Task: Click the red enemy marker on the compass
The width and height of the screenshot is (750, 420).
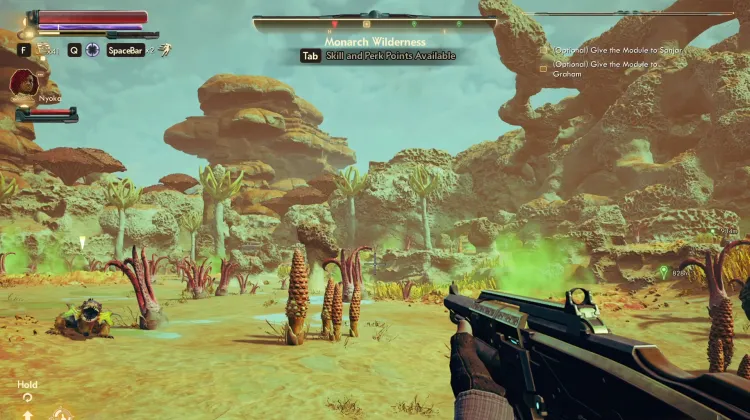Action: click(x=334, y=22)
